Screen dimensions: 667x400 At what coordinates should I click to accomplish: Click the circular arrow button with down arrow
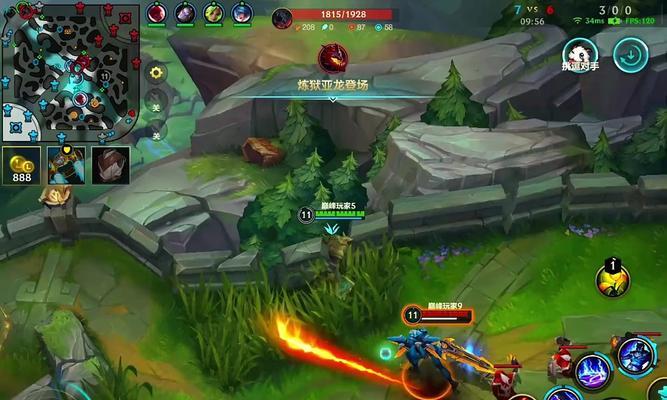(631, 54)
